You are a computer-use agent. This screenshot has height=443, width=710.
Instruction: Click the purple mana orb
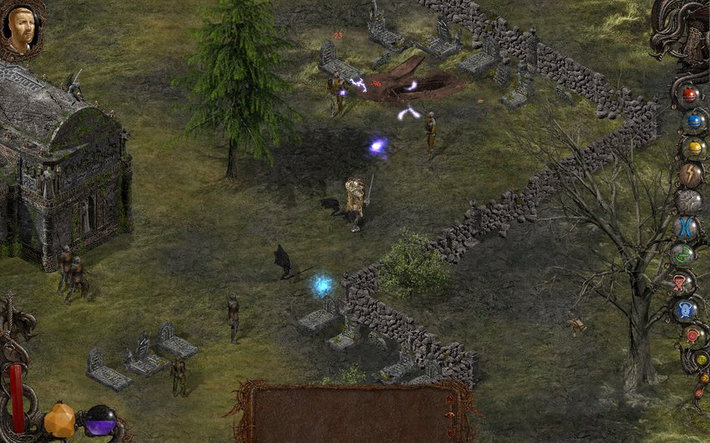point(99,421)
